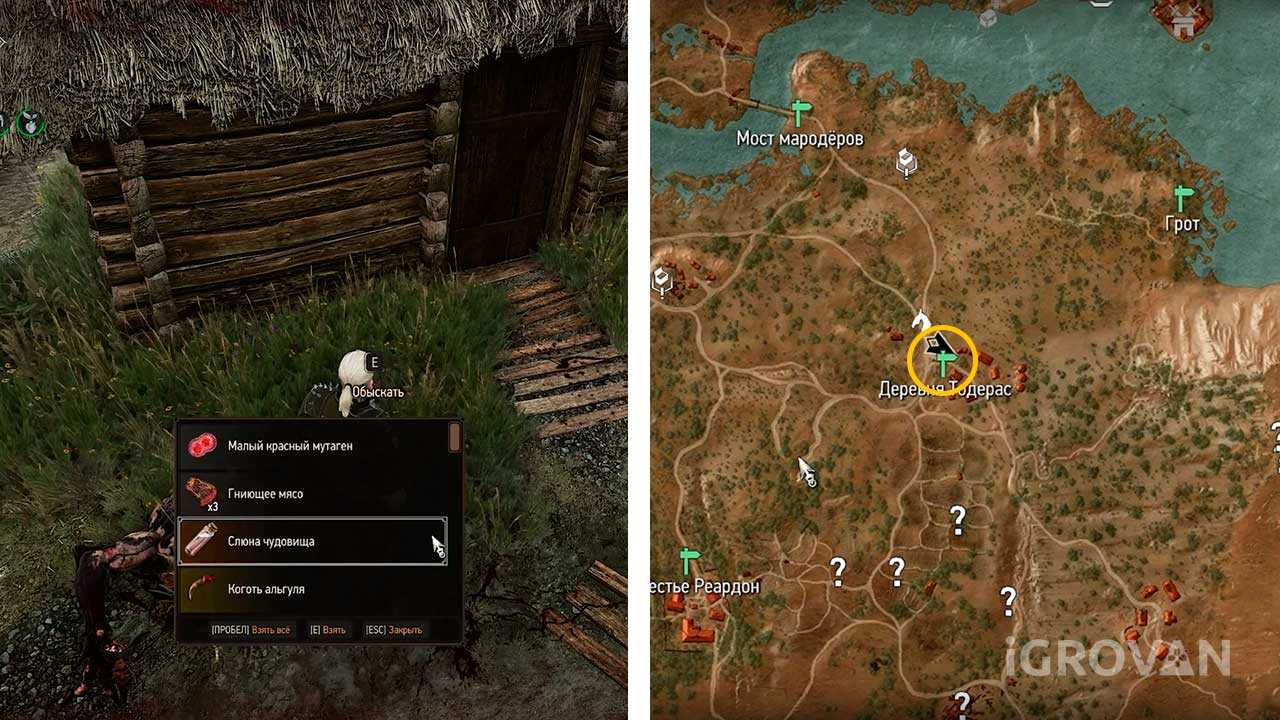Click the loot list scrollbar thumb
The width and height of the screenshot is (1280, 720).
tap(455, 437)
